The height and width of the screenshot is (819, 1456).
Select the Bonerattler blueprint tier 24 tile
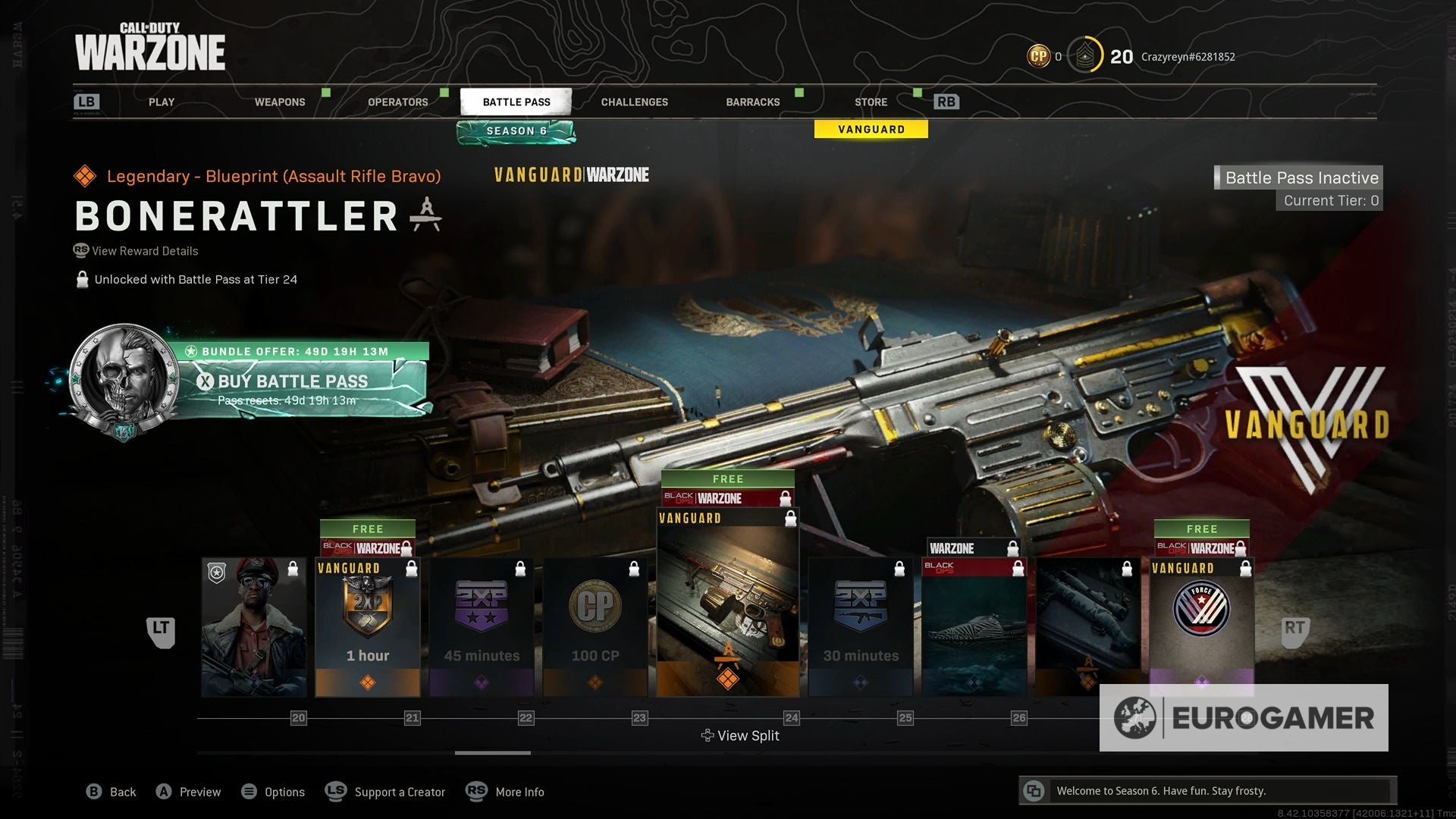[727, 601]
